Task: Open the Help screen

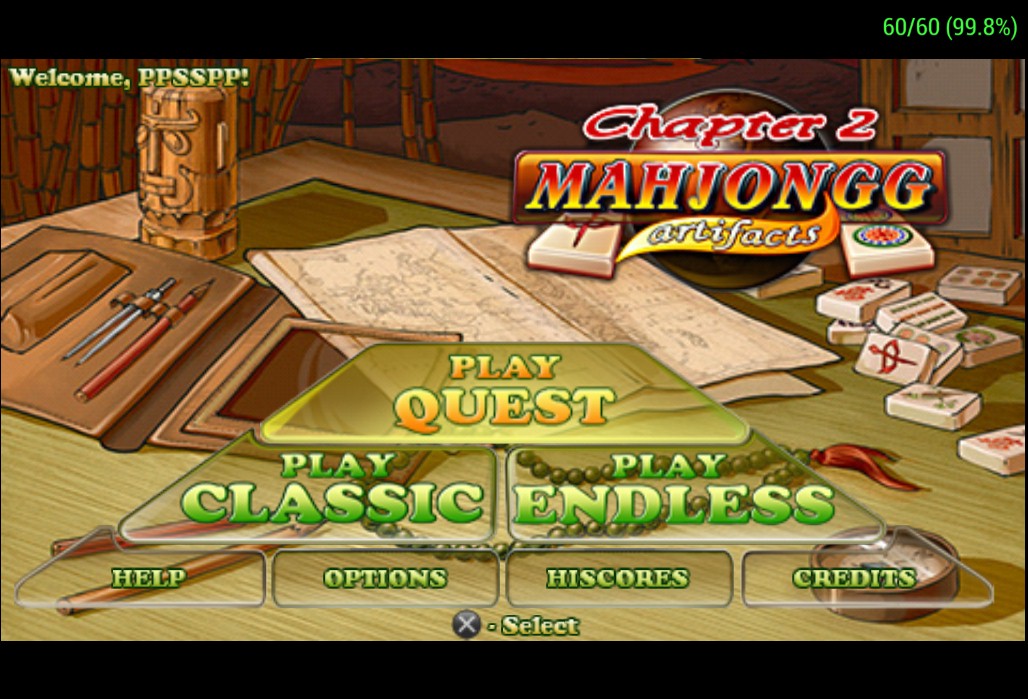Action: coord(148,578)
